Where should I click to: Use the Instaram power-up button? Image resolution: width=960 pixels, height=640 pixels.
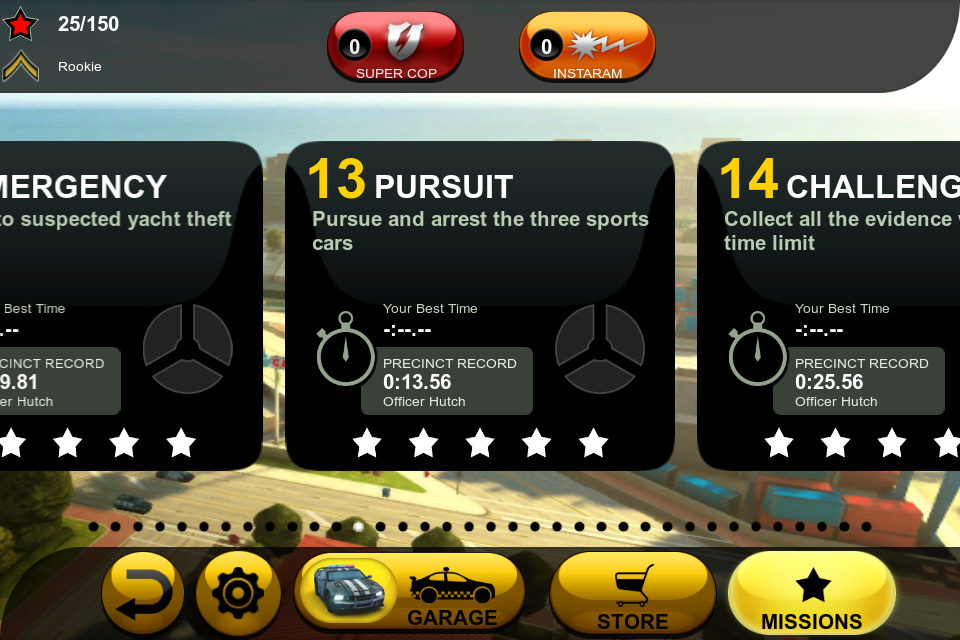(587, 47)
